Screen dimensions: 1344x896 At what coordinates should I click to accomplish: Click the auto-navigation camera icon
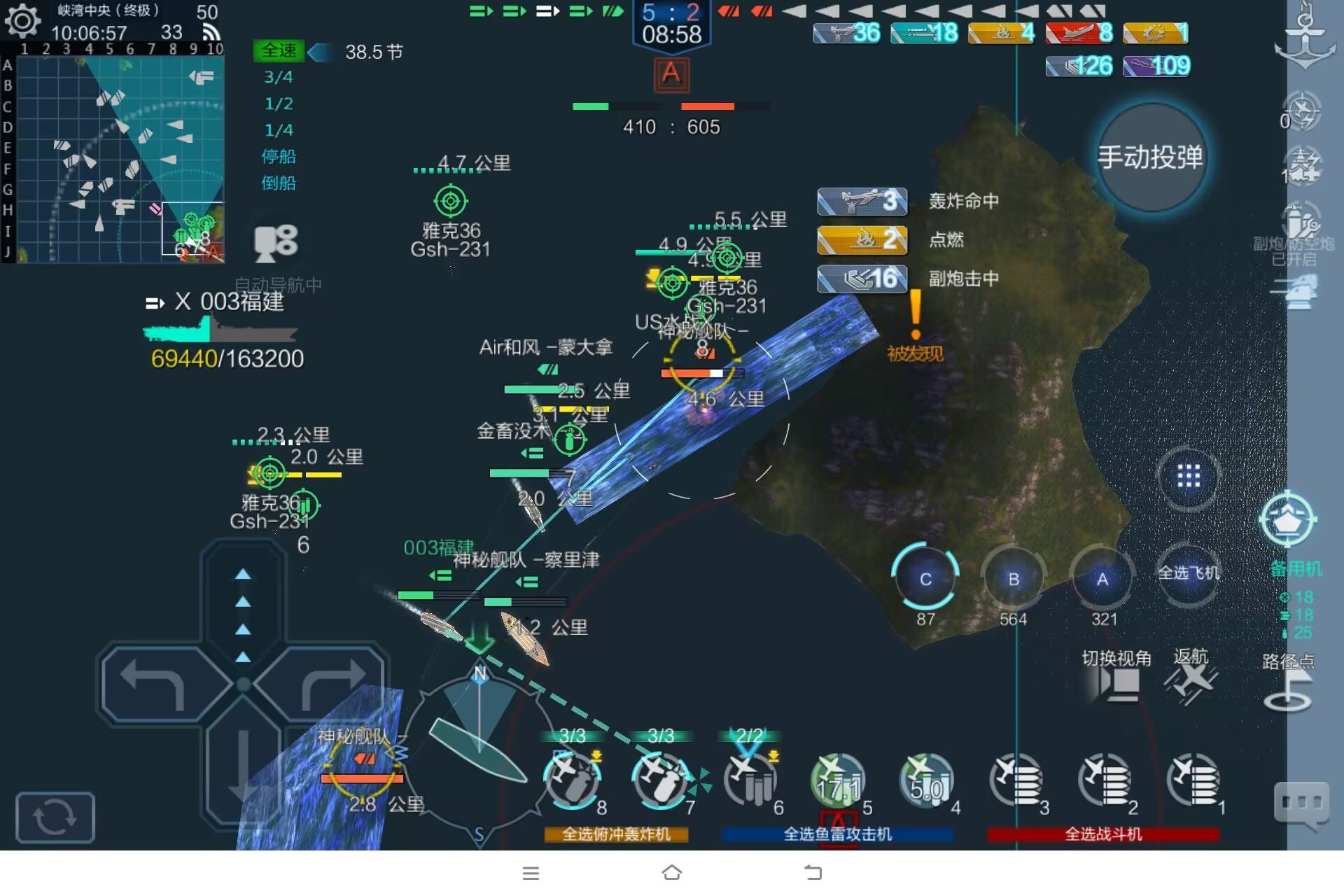click(x=276, y=241)
